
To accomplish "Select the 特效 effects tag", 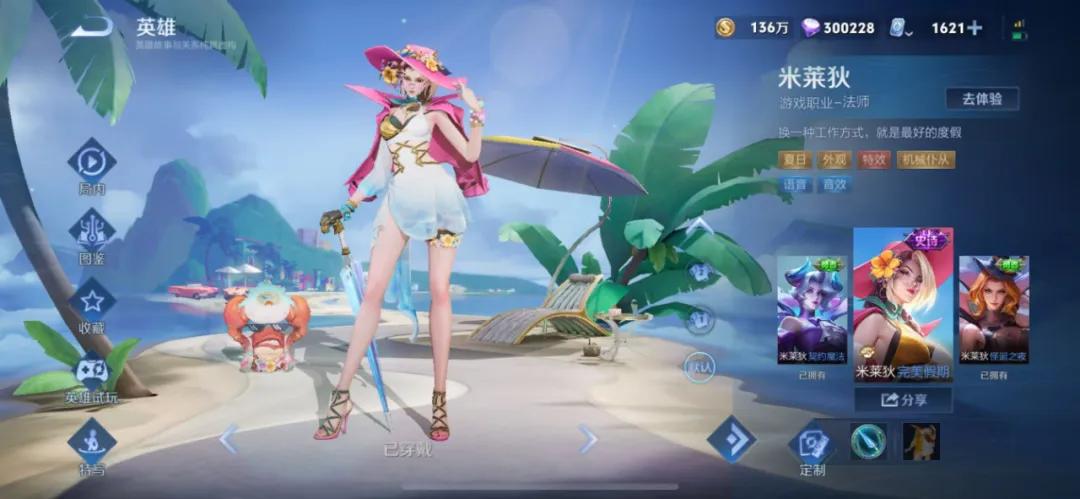I will coord(873,160).
